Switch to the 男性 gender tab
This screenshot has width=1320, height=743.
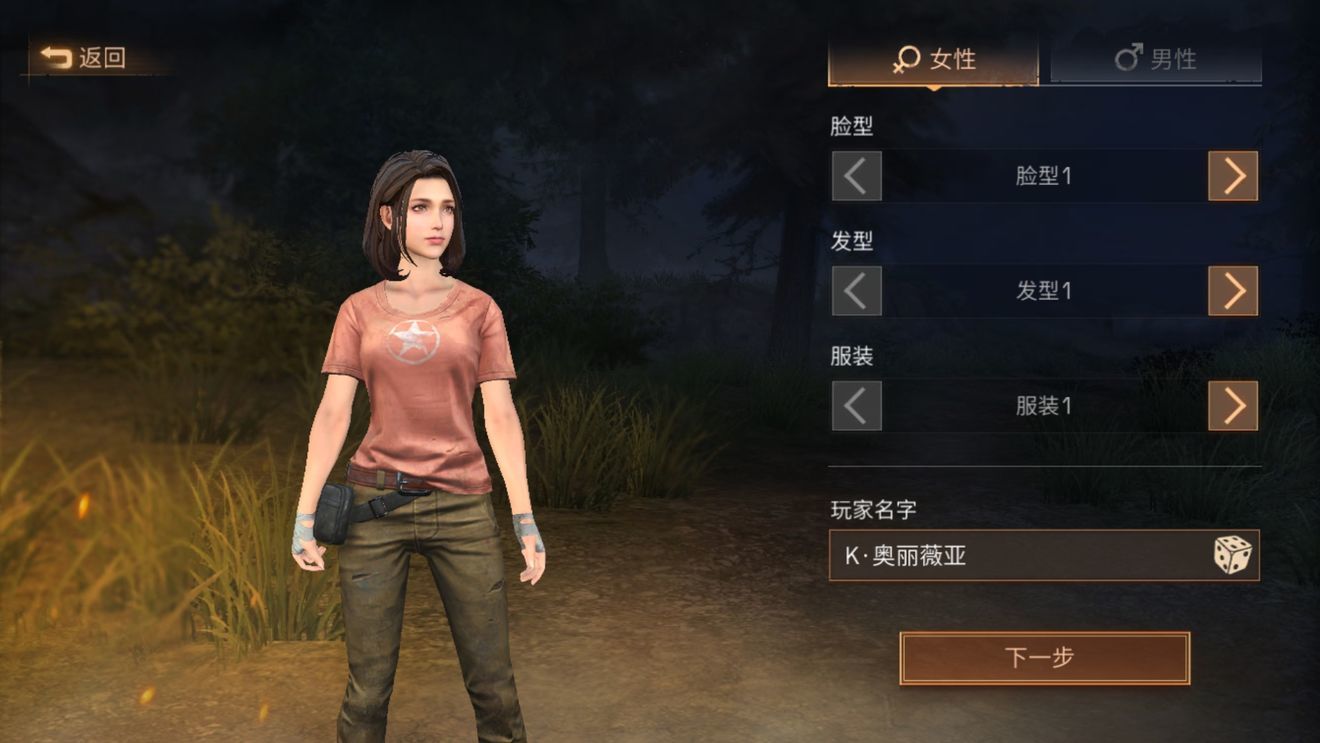[1155, 60]
